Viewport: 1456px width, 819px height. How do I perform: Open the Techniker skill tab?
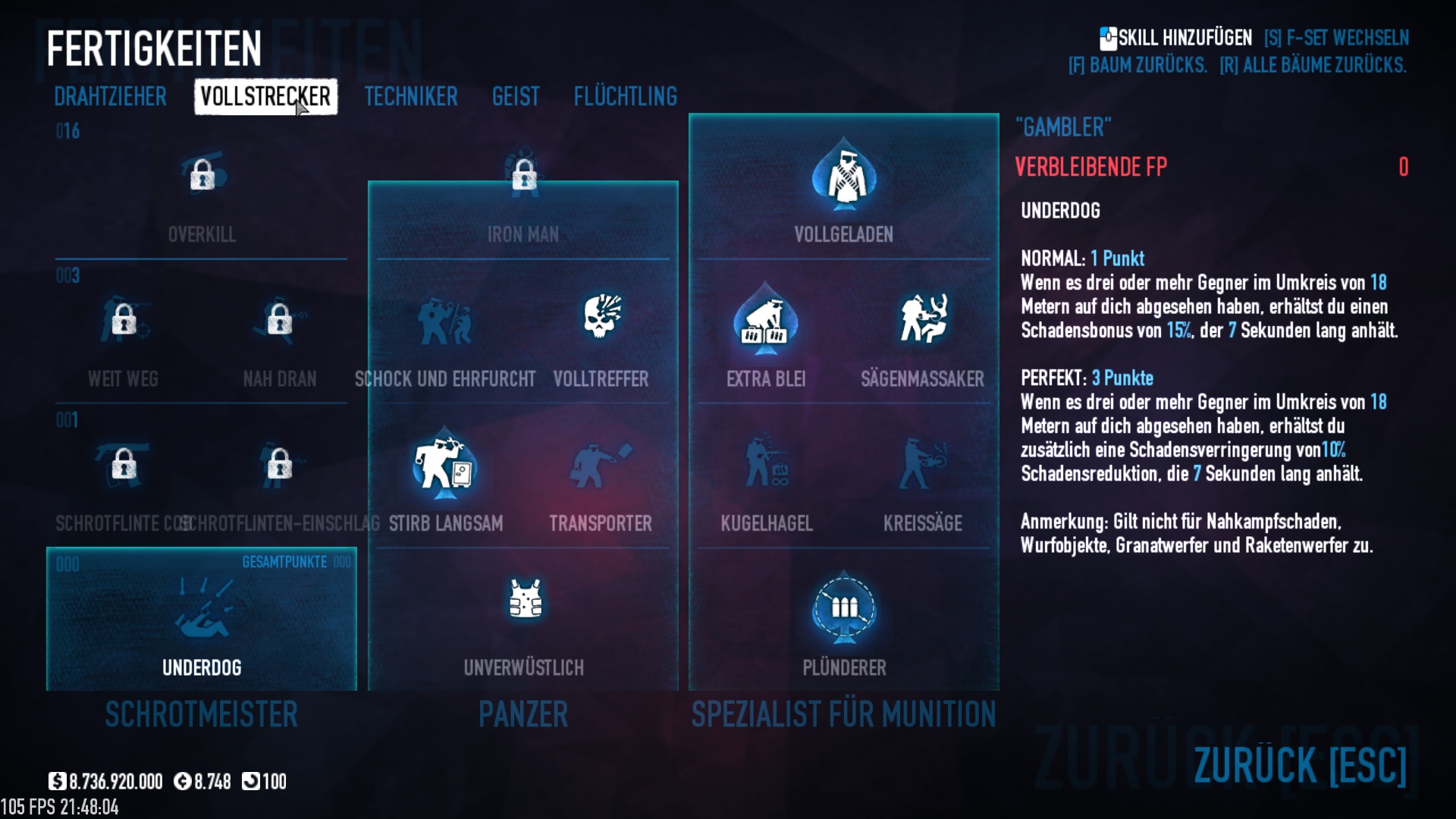(410, 97)
